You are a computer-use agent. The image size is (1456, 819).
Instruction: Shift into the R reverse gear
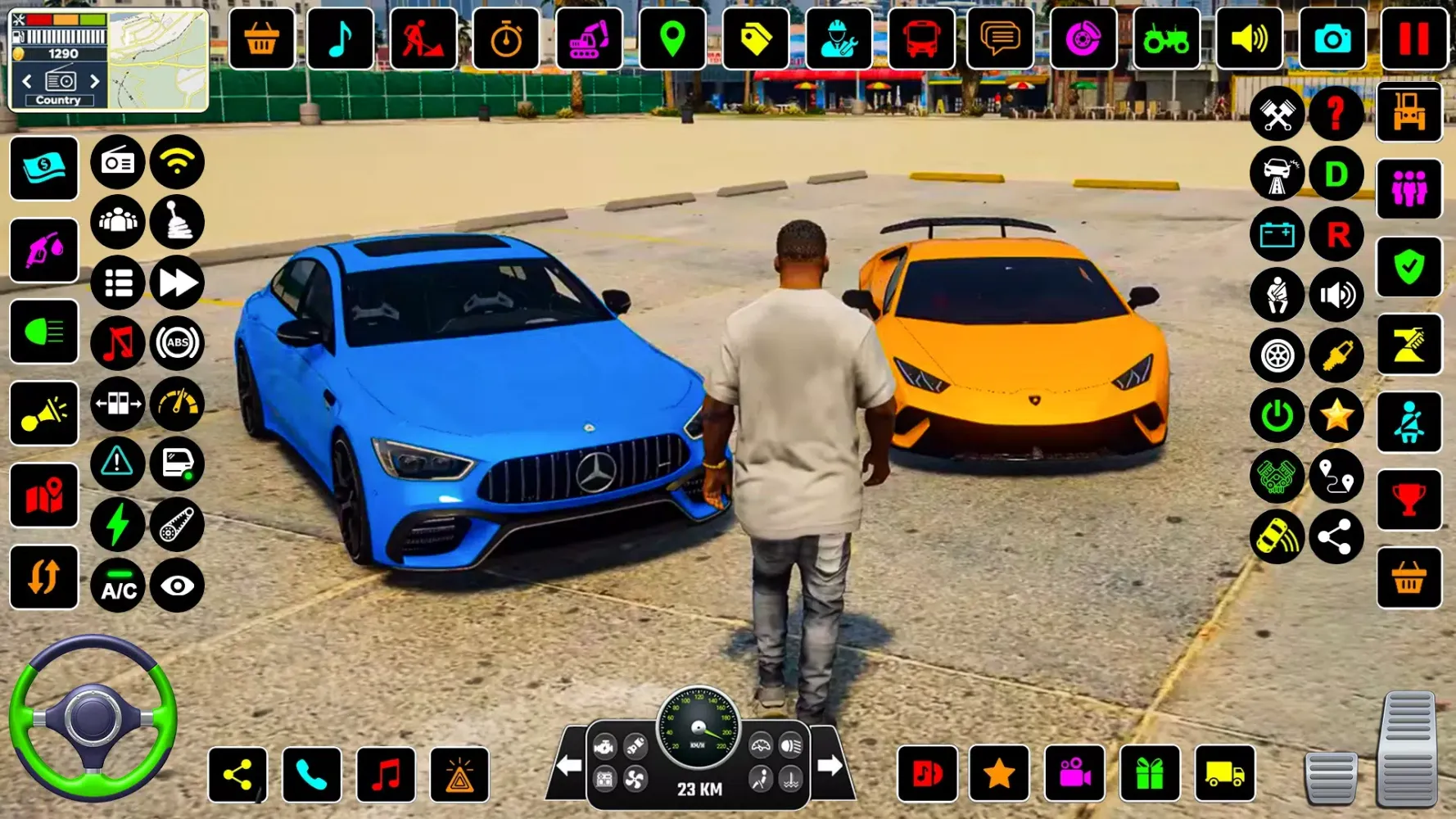pos(1336,234)
